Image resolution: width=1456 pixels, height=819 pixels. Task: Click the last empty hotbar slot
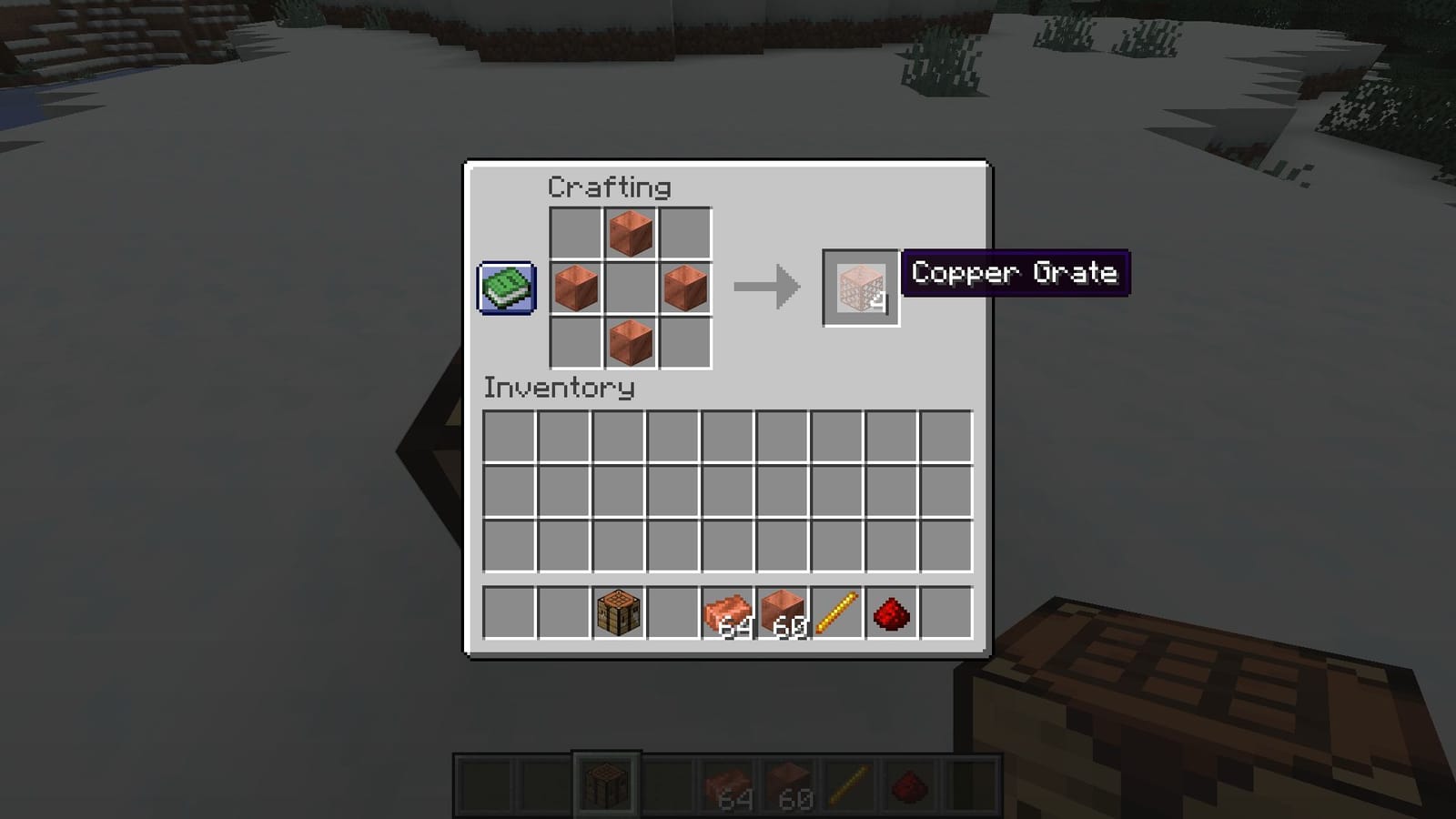pos(946,612)
